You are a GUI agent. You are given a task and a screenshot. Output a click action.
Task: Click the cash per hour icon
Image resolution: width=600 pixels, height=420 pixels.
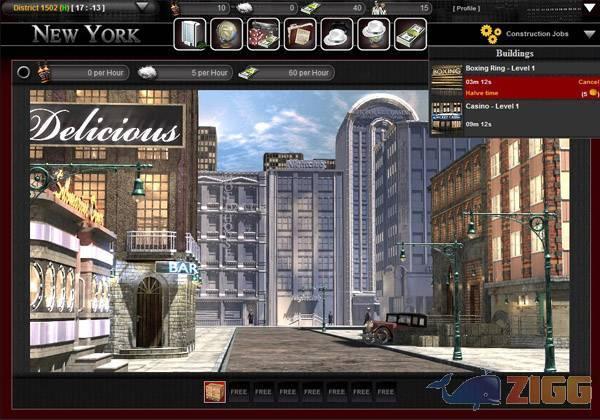245,73
